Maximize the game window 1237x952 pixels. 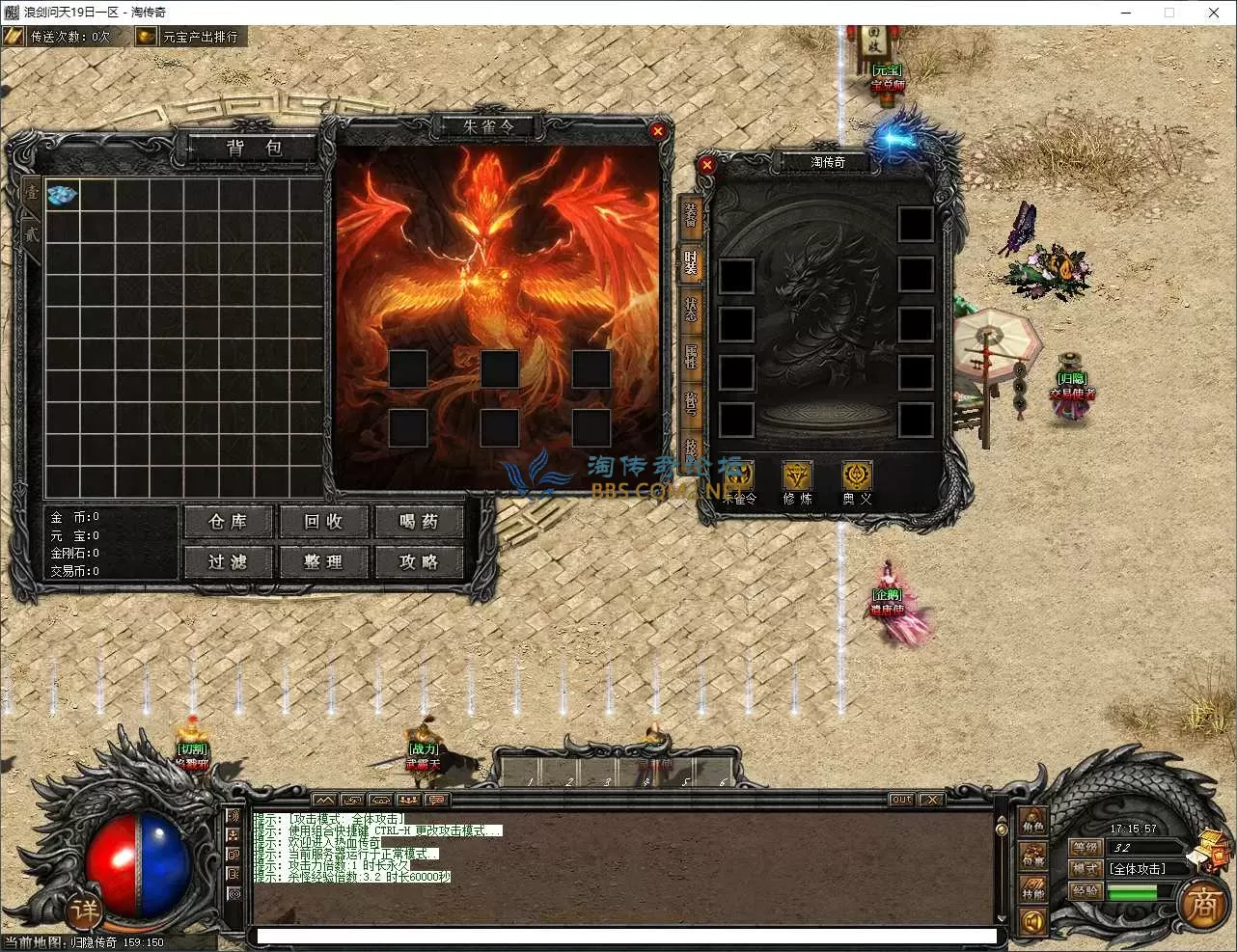pyautogui.click(x=1169, y=13)
